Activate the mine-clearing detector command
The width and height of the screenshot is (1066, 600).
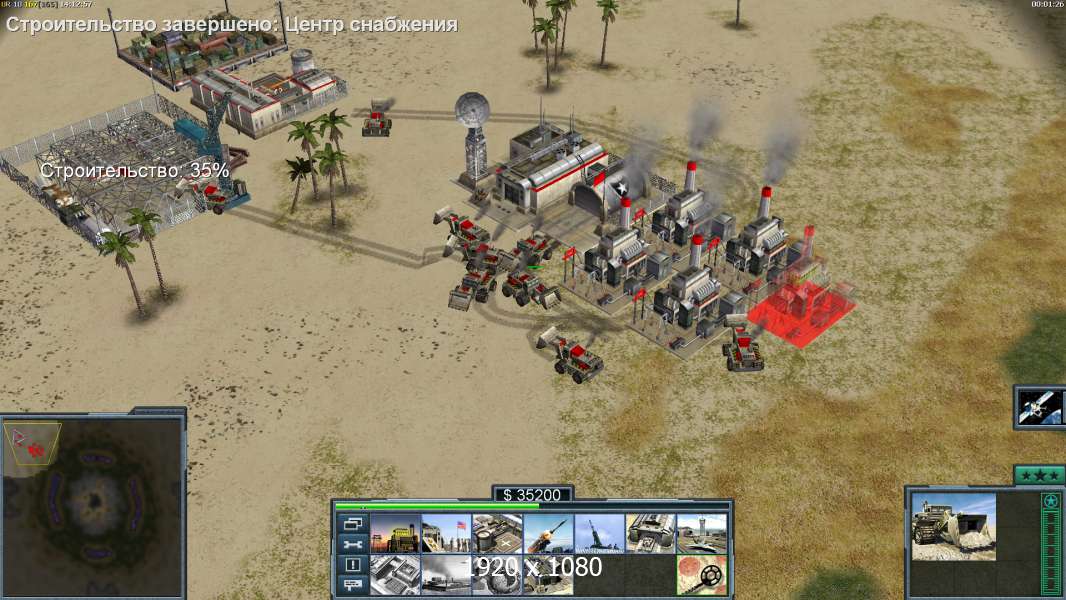pyautogui.click(x=702, y=575)
